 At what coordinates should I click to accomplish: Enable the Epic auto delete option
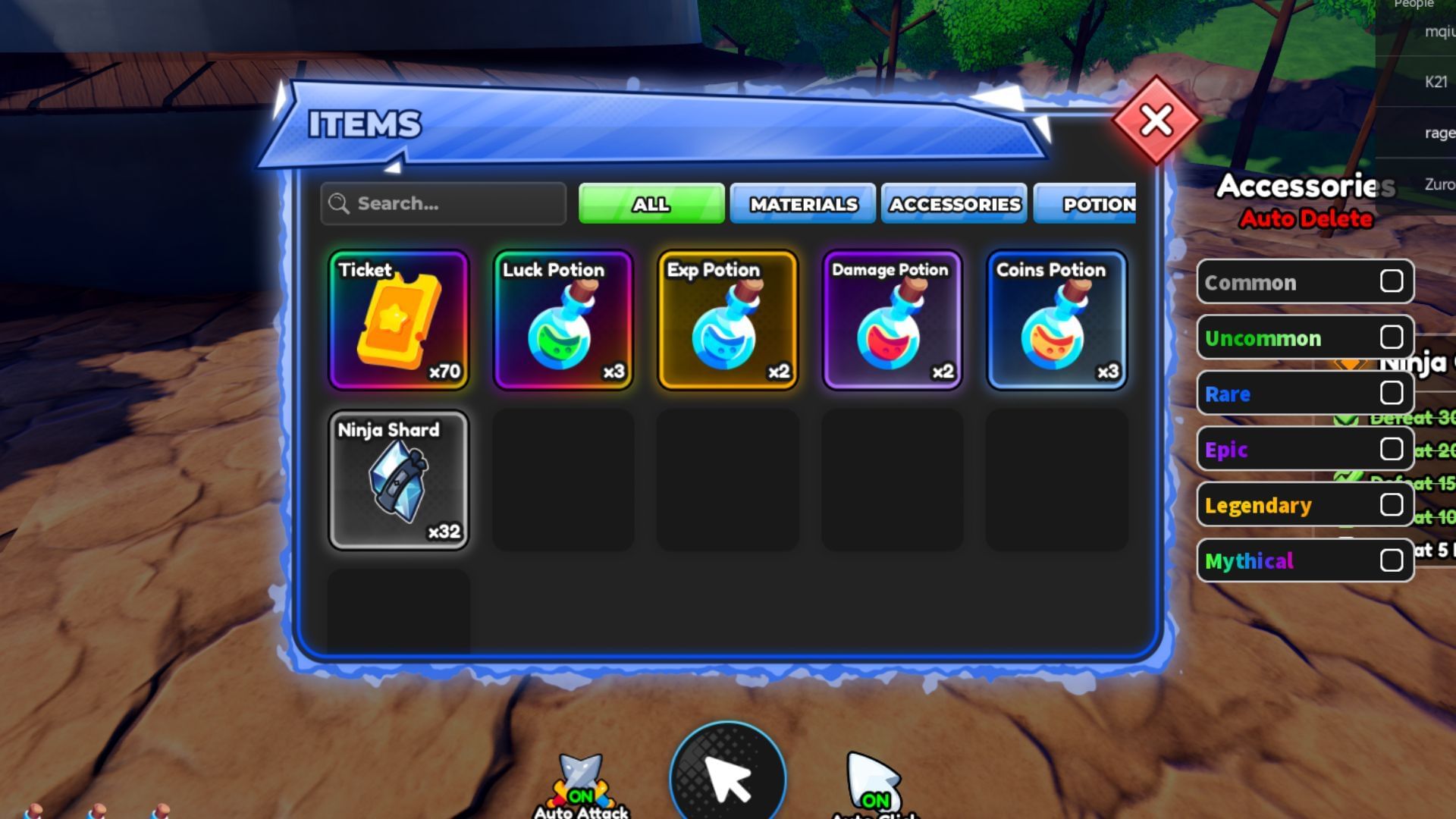[x=1392, y=449]
